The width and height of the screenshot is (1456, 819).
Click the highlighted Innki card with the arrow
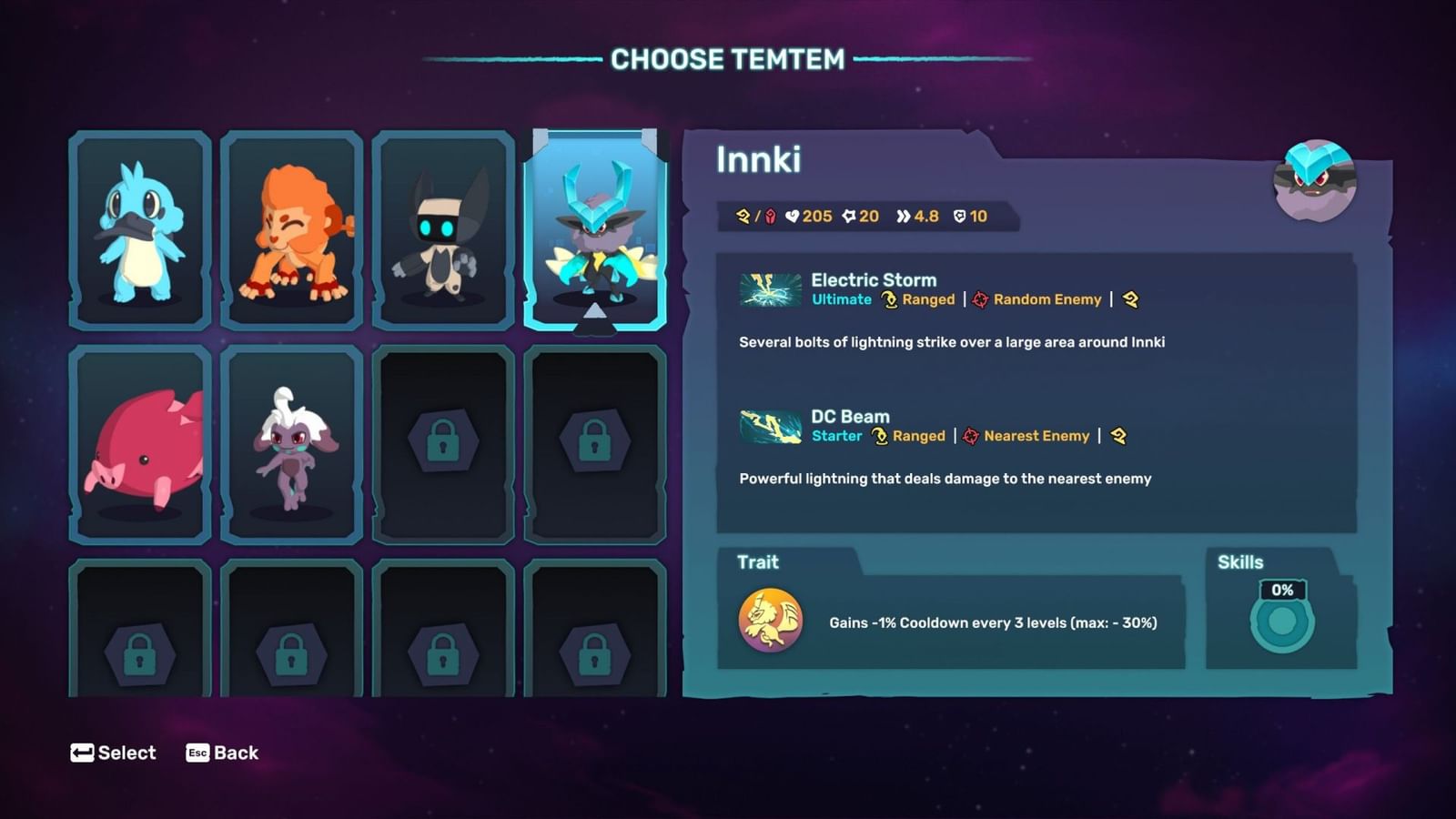595,230
